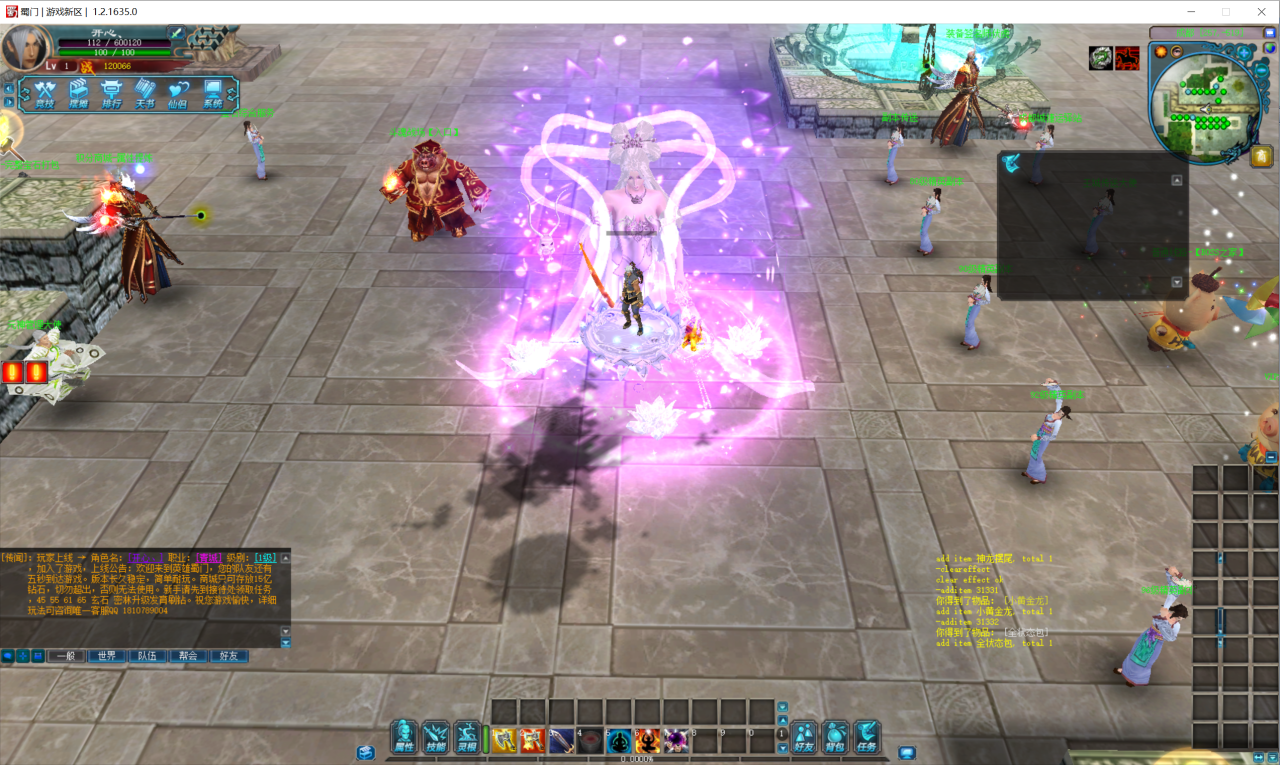This screenshot has width=1280, height=765.
Task: Switch to the 队伍 team chat tab
Action: pyautogui.click(x=147, y=656)
